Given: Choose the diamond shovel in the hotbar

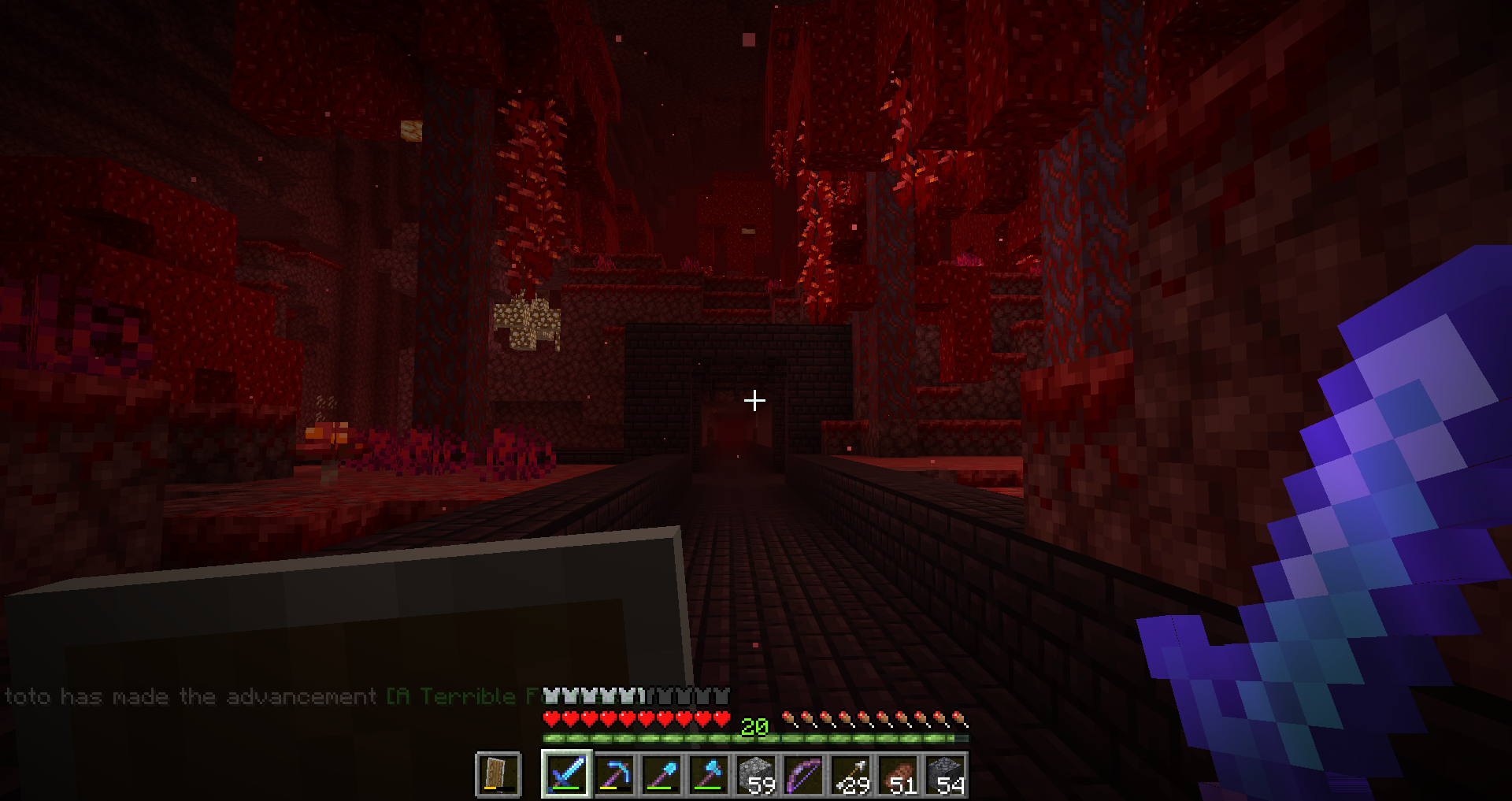Looking at the screenshot, I should [661, 774].
